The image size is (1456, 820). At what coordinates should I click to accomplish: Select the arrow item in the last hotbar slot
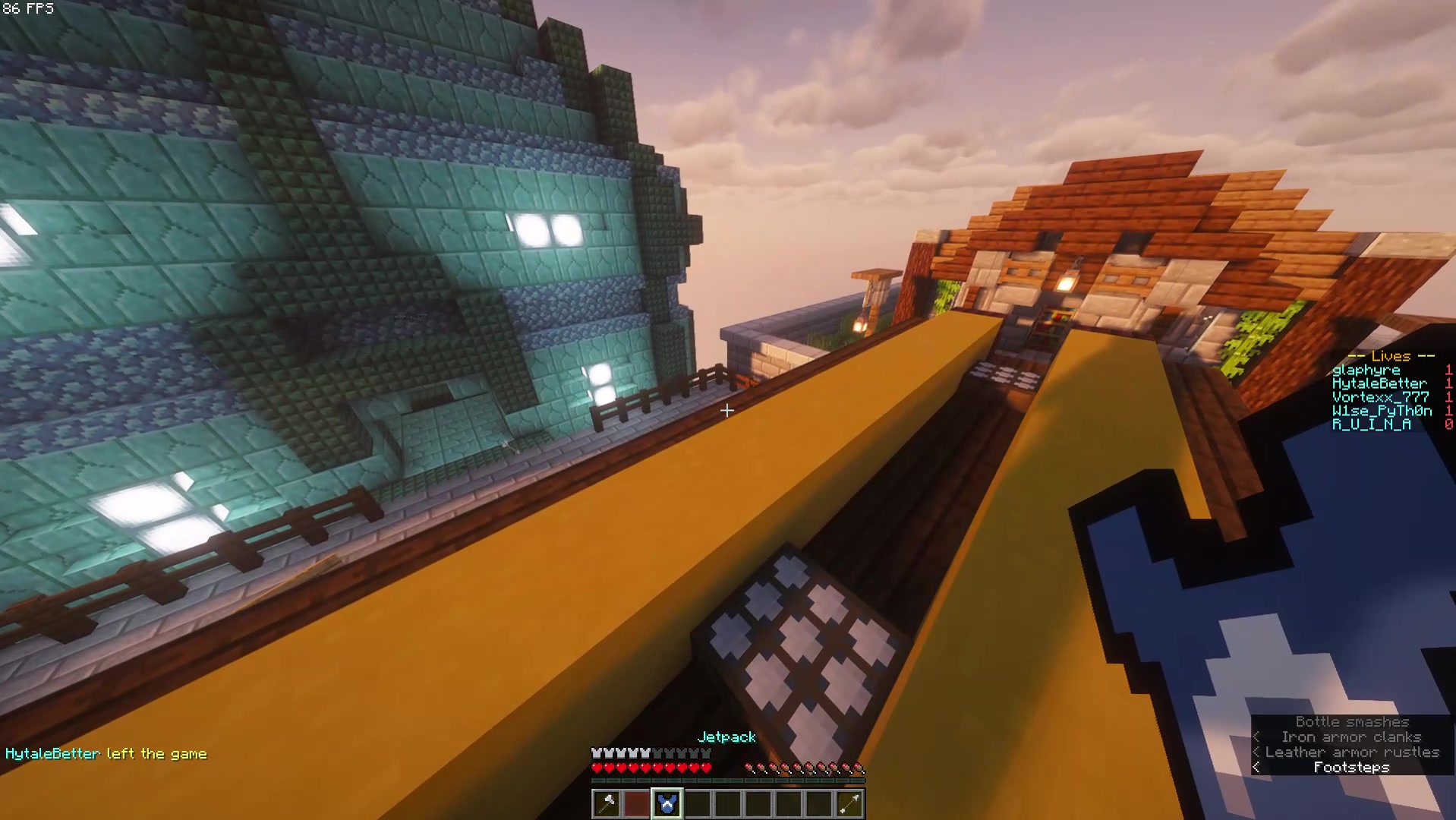click(849, 803)
